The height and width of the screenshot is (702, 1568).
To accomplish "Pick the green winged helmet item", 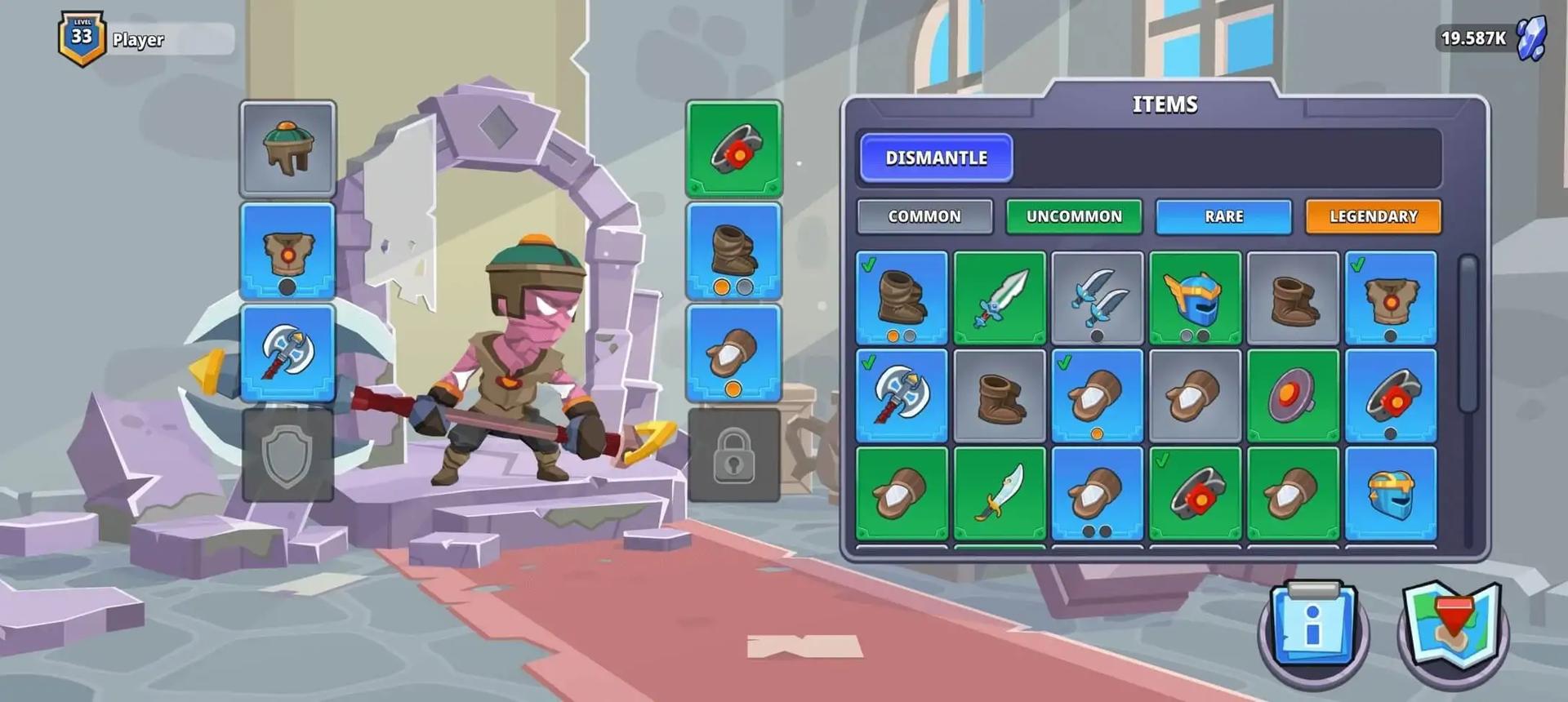I will (x=1195, y=298).
